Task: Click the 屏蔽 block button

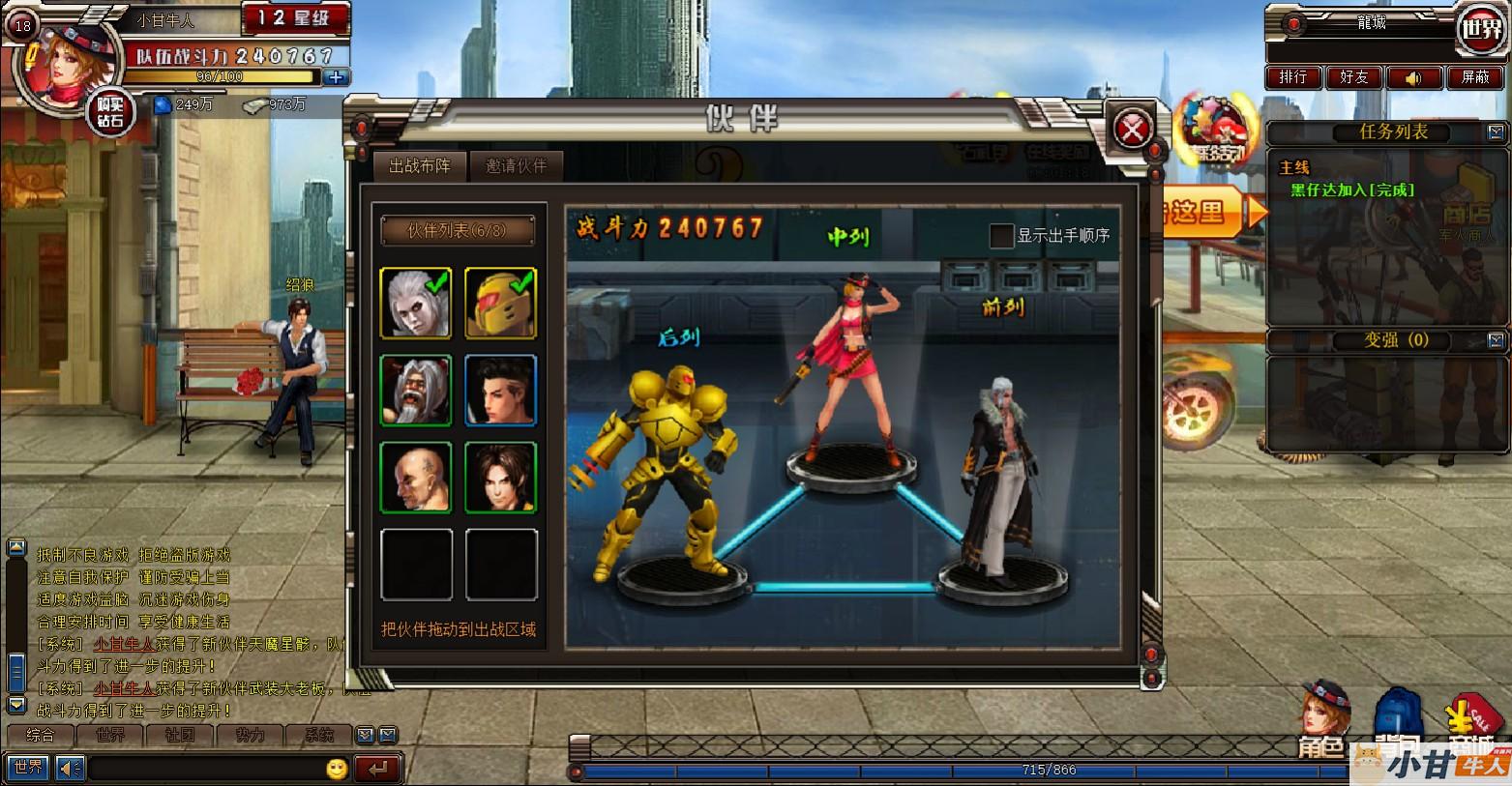Action: [x=1474, y=77]
